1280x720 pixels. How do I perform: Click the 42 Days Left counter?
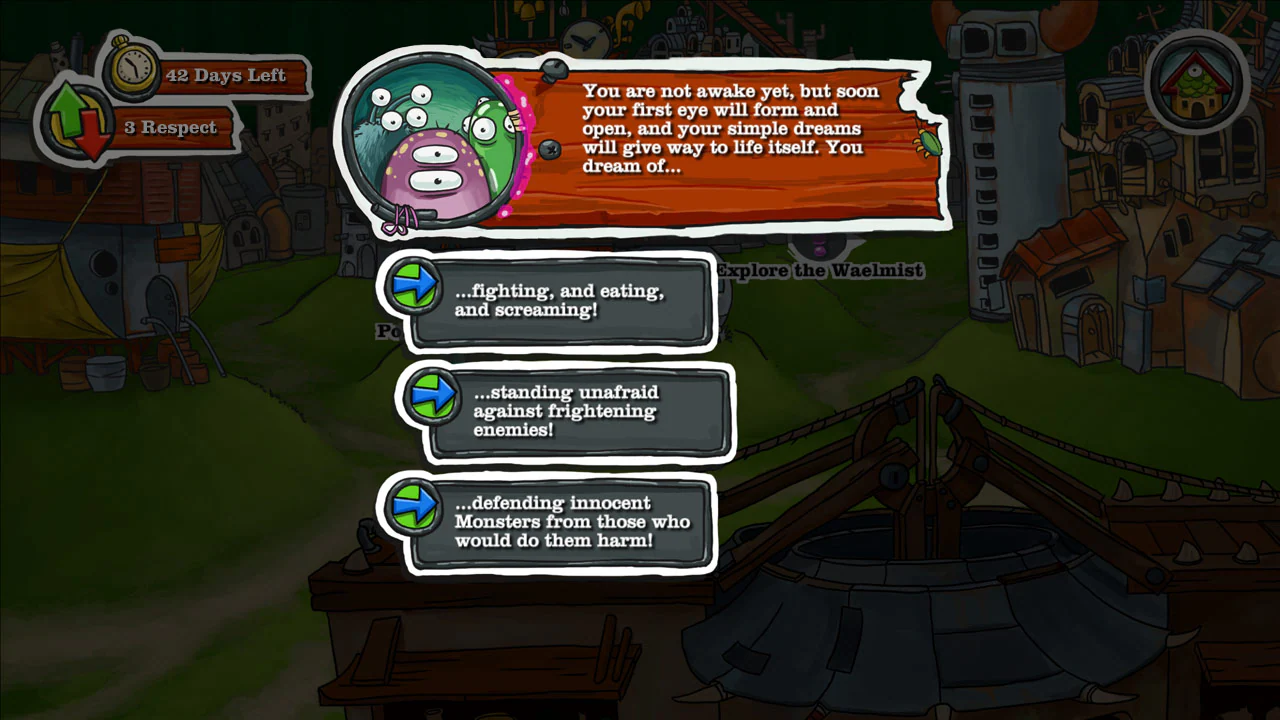coord(227,75)
